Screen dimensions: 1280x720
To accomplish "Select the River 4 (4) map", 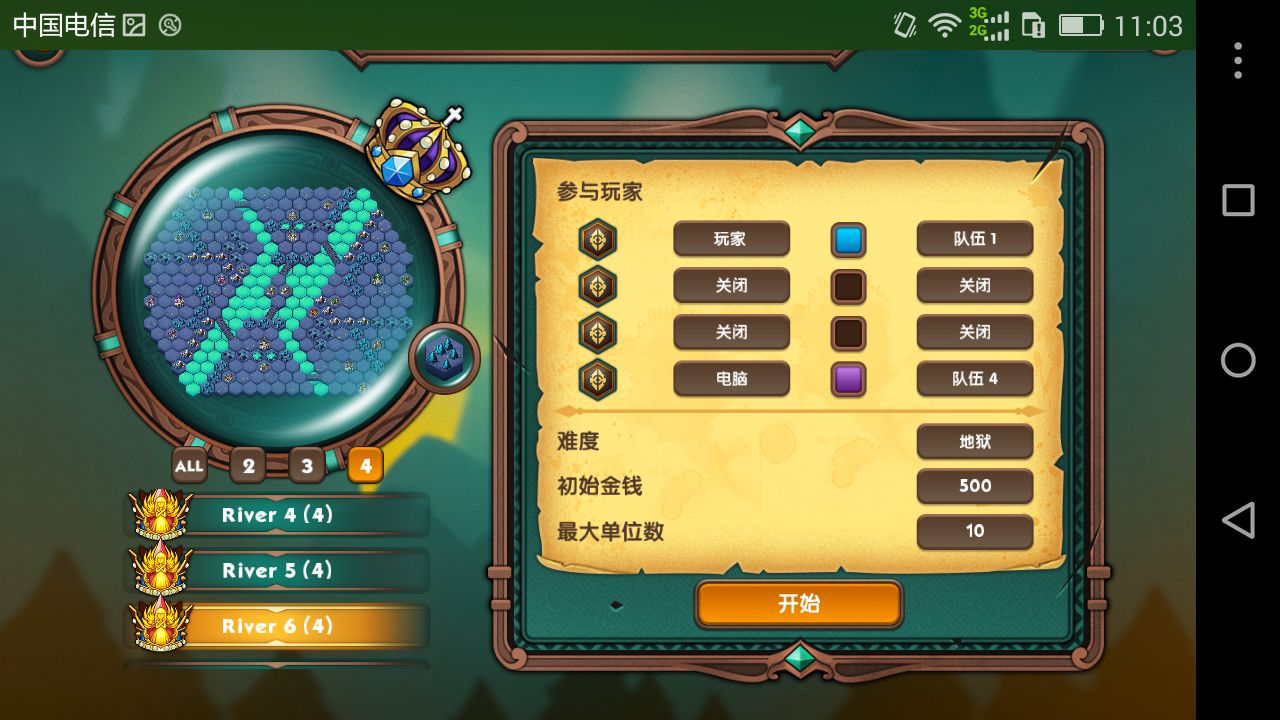I will 277,515.
